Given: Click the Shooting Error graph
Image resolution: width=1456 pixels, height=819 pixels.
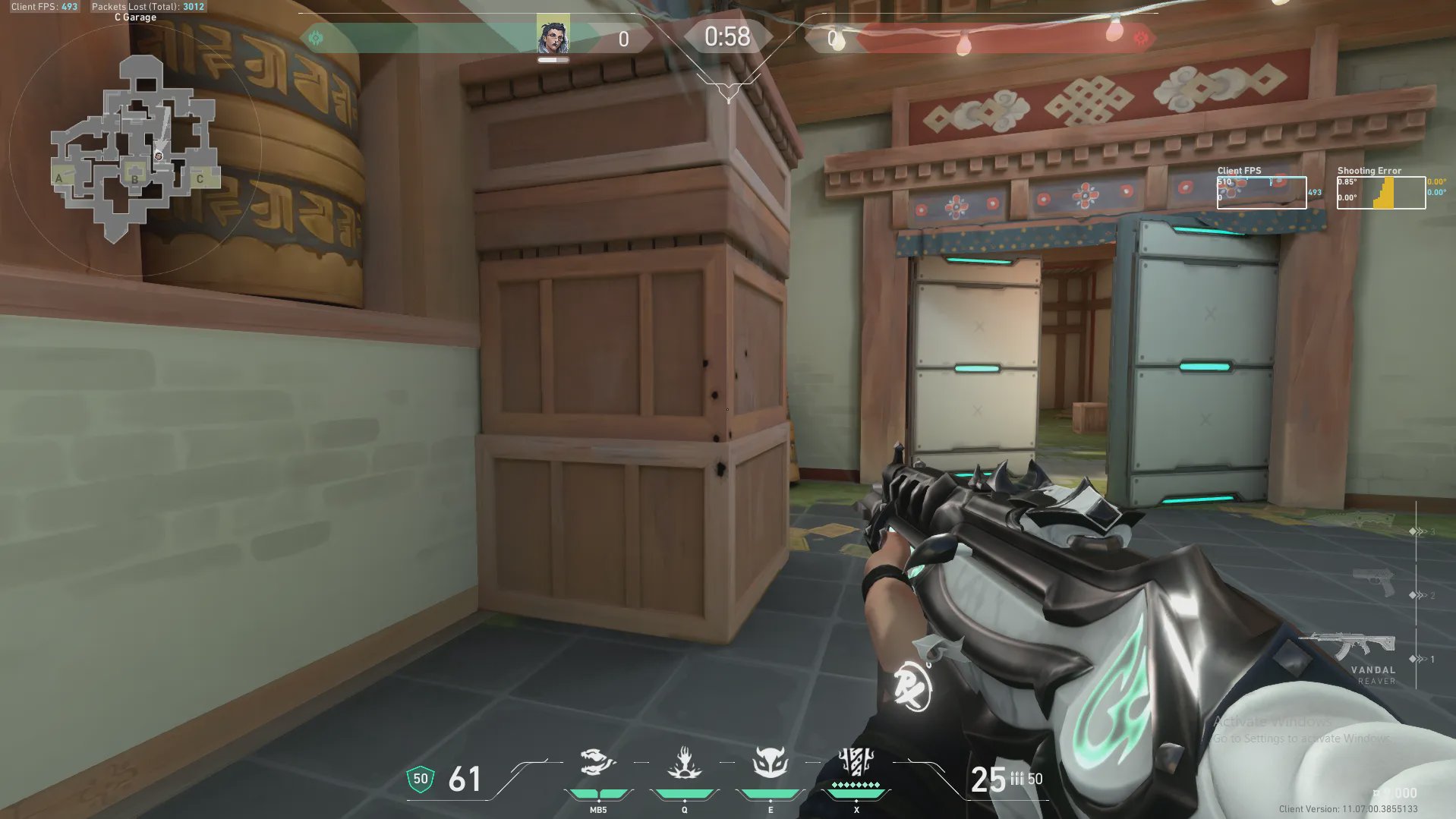Looking at the screenshot, I should pos(1381,193).
